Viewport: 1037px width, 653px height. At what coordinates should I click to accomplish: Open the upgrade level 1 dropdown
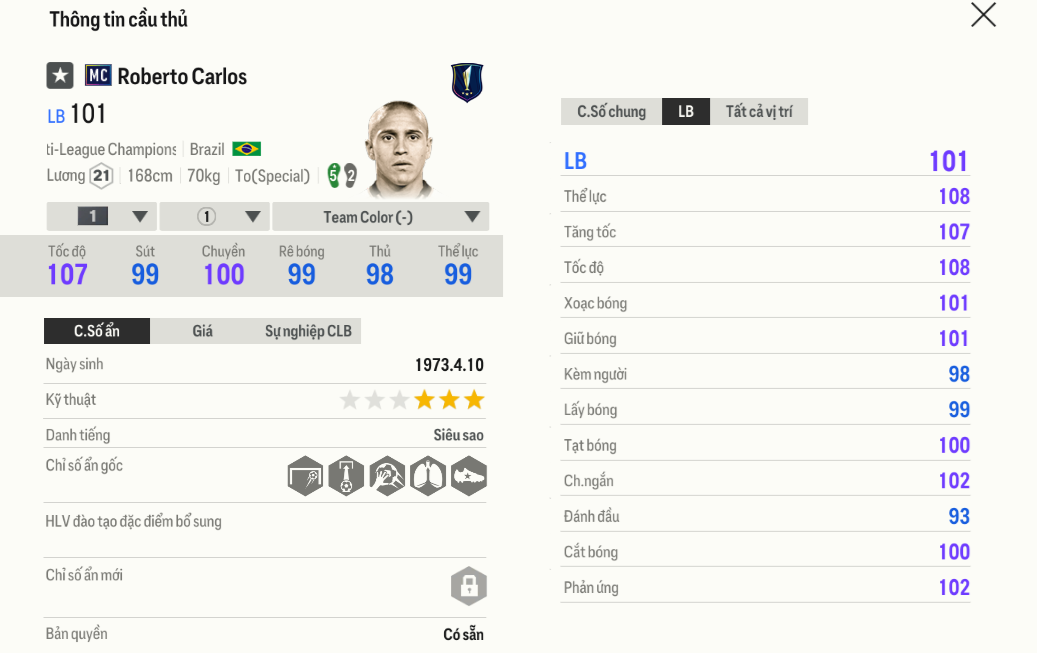[x=101, y=217]
